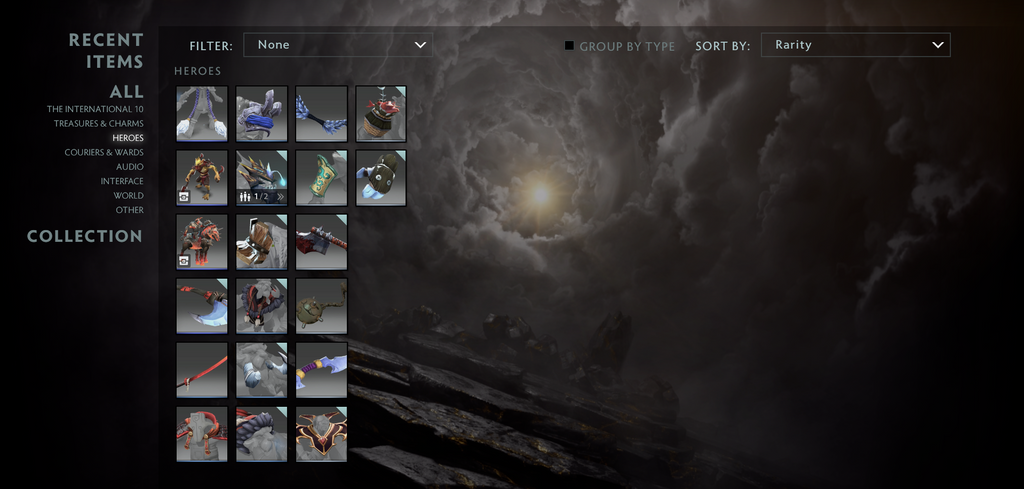Show the Other category

pyautogui.click(x=130, y=211)
